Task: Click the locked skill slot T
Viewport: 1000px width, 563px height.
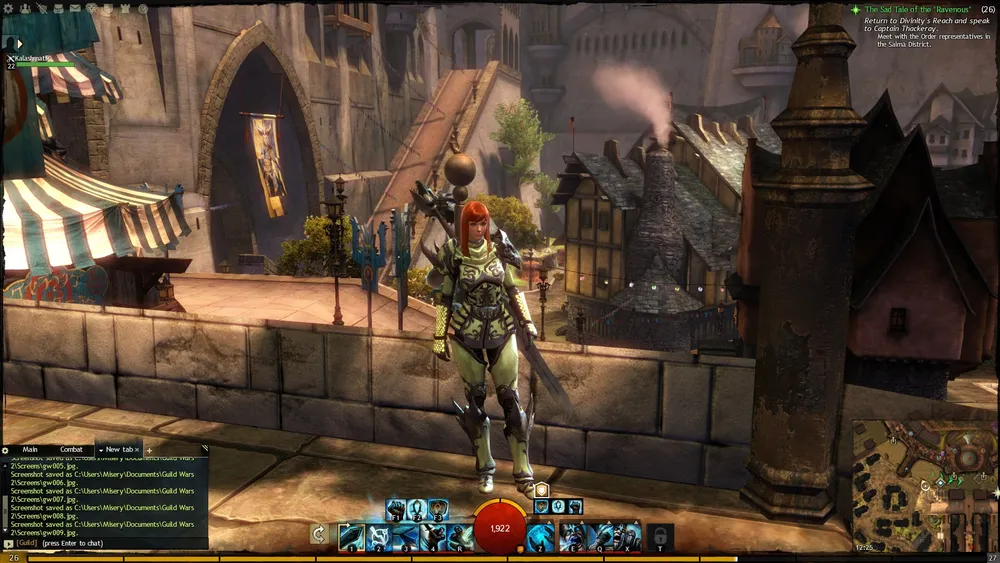Action: 659,536
